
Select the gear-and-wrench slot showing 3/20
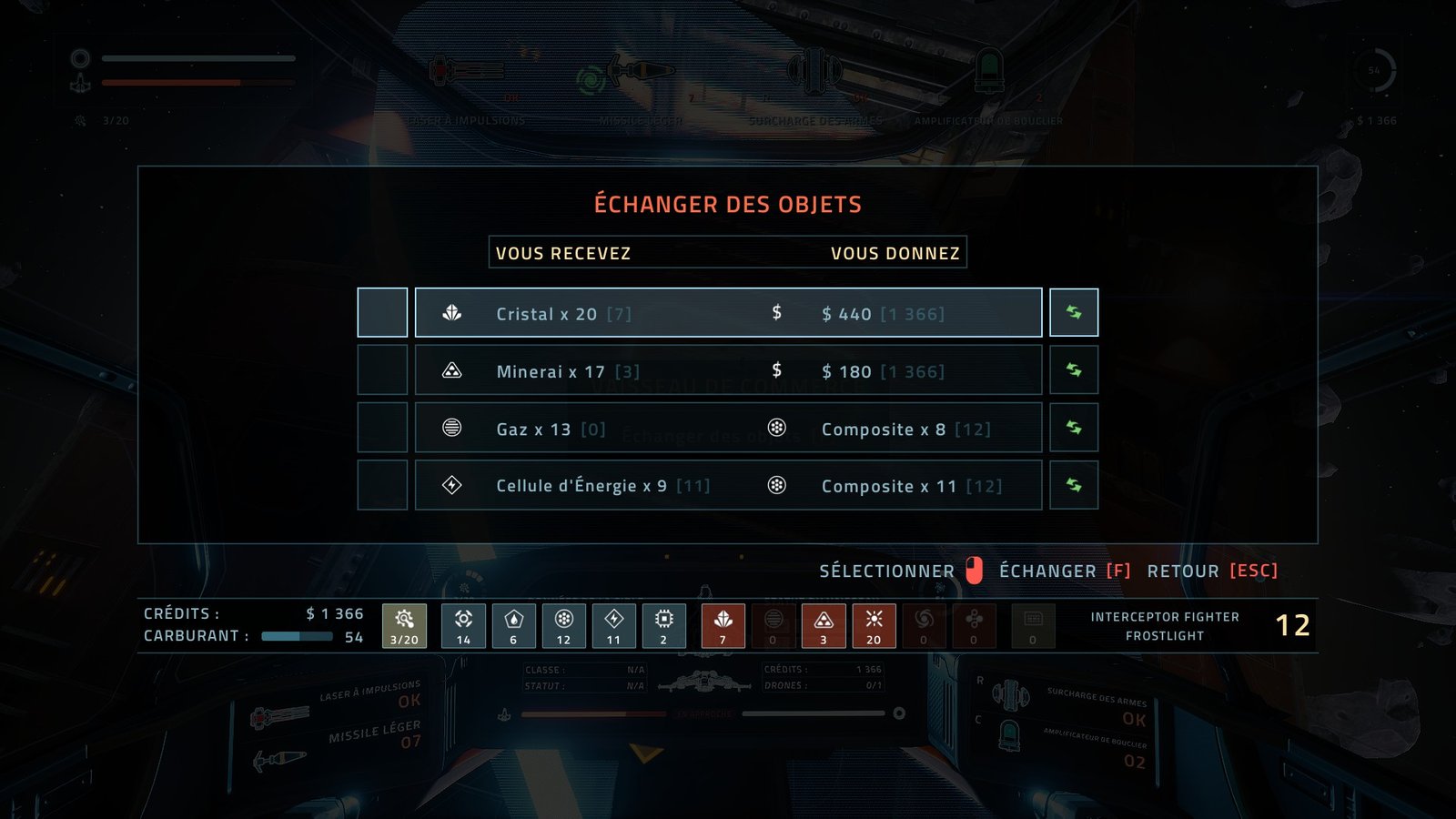[x=404, y=625]
